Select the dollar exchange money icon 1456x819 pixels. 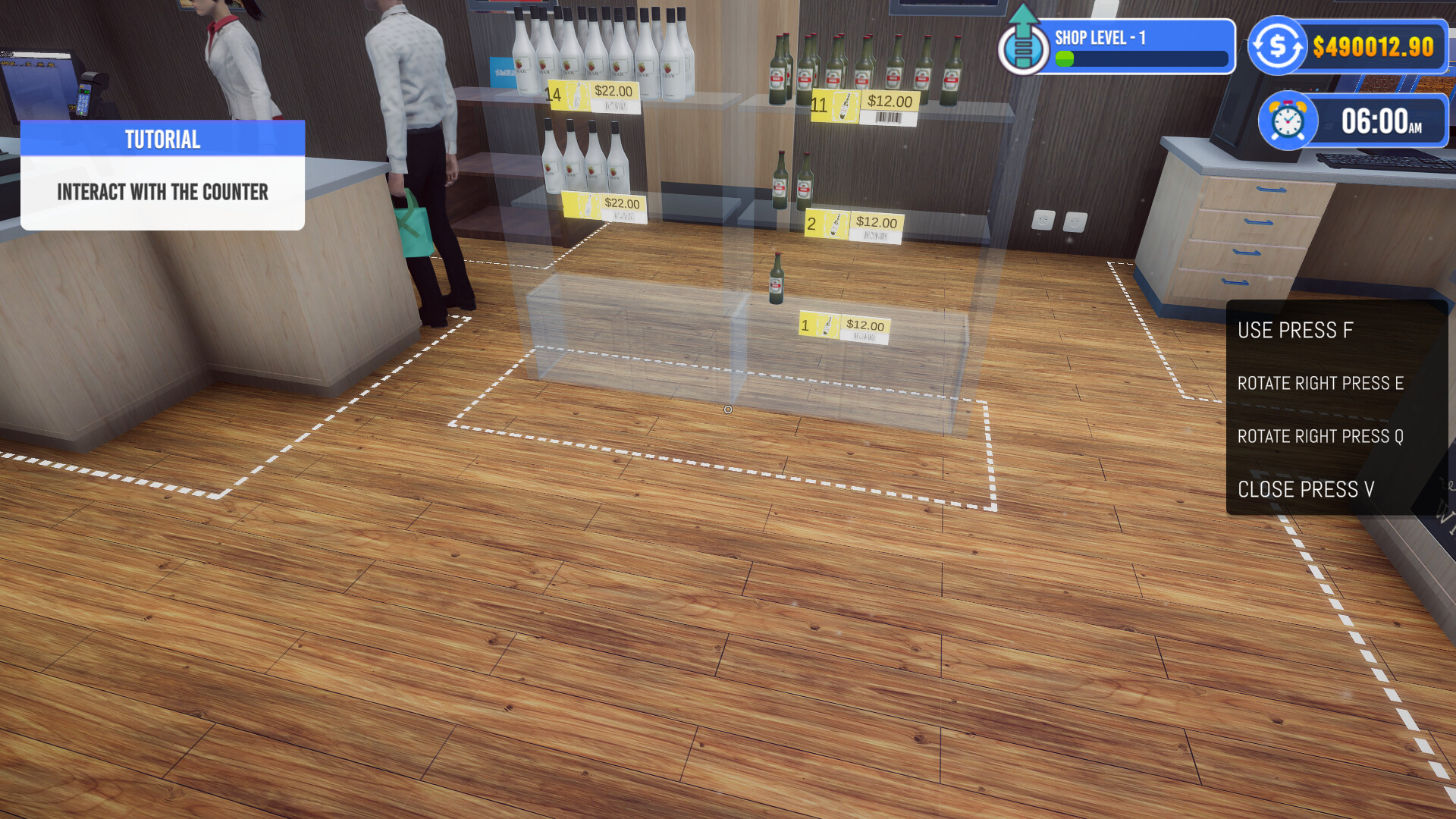(x=1276, y=45)
